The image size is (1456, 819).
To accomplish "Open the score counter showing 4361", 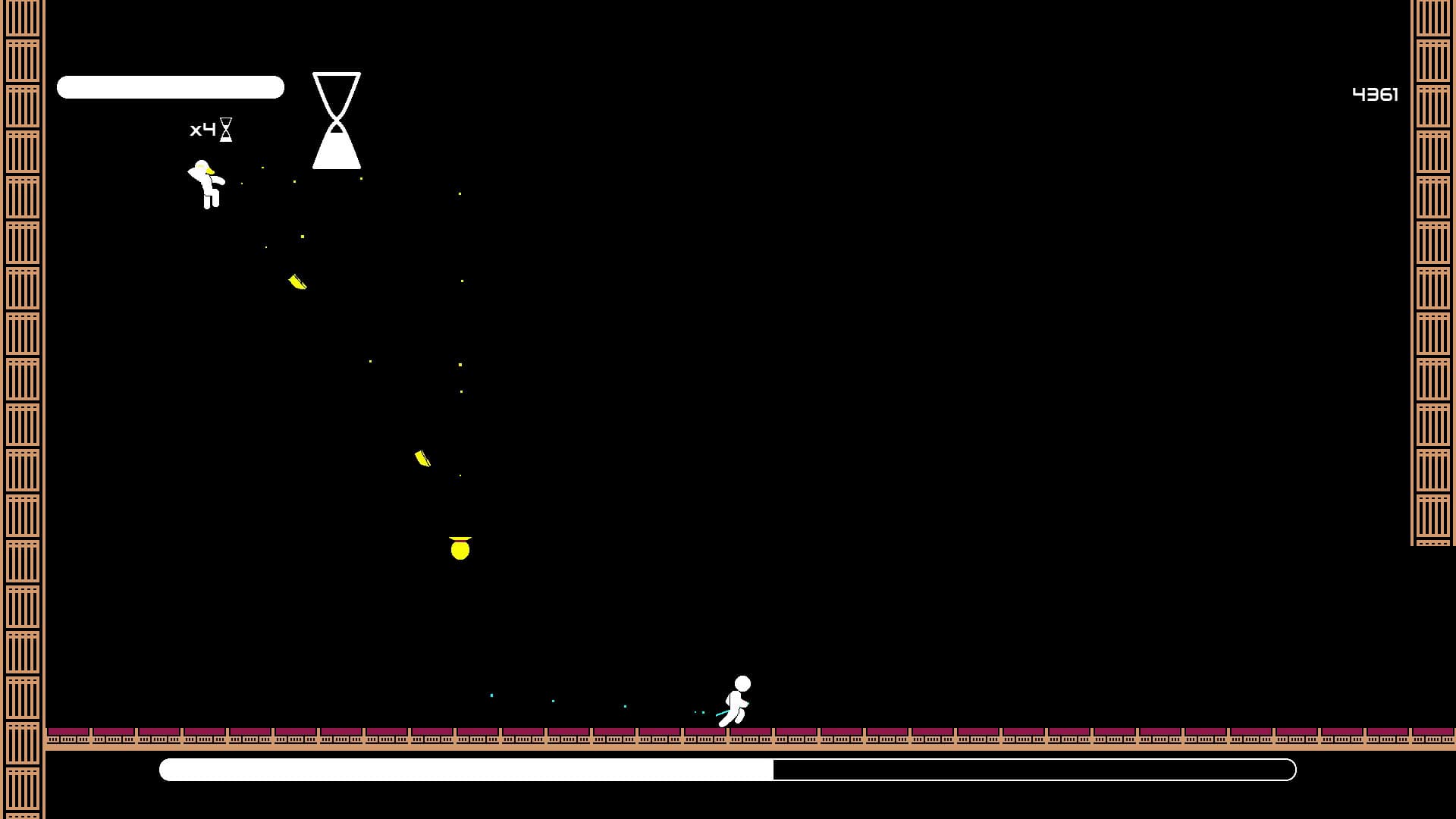I will coord(1376,94).
